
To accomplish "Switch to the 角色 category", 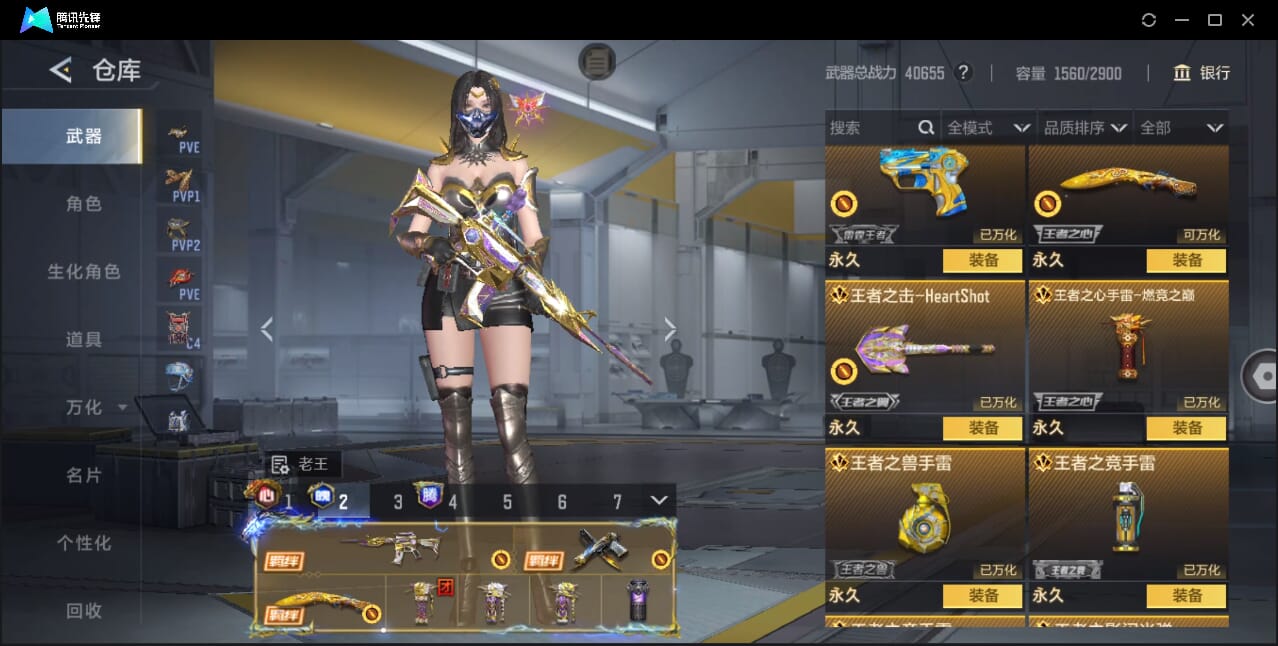I will [x=84, y=204].
